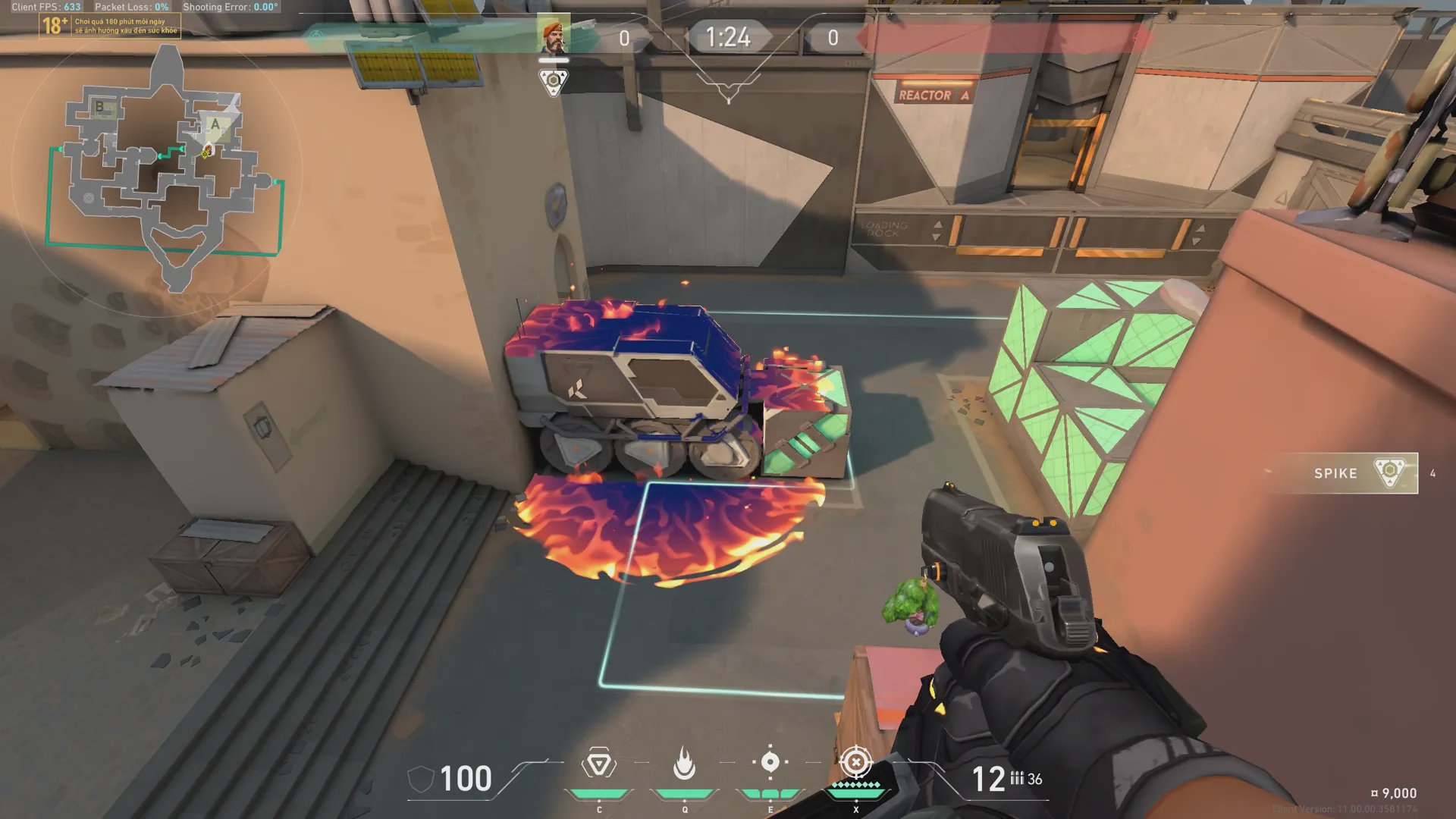This screenshot has width=1456, height=819.
Task: Click the agent portrait in top bar
Action: [x=554, y=36]
